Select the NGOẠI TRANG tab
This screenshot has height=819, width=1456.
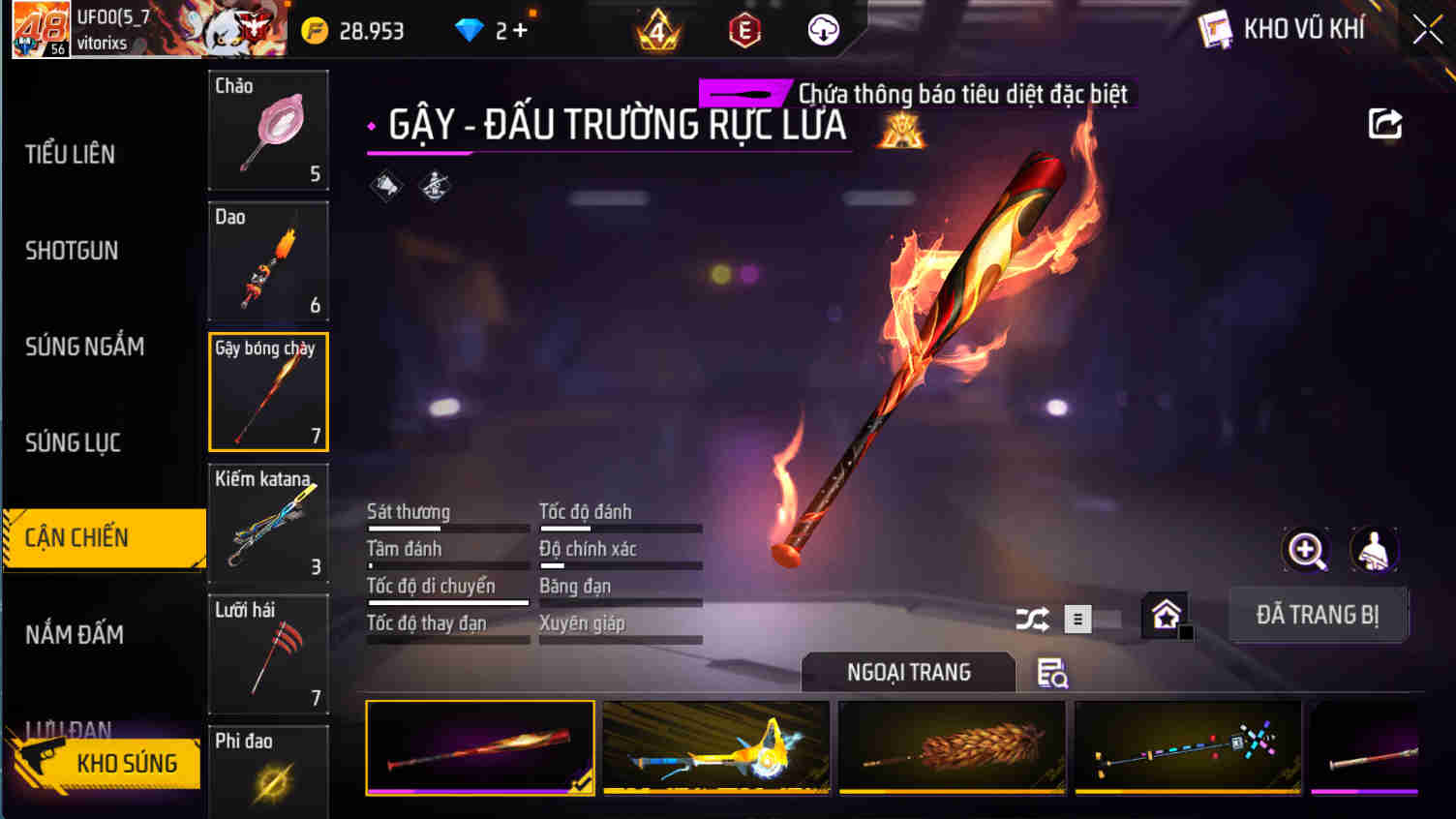coord(908,672)
